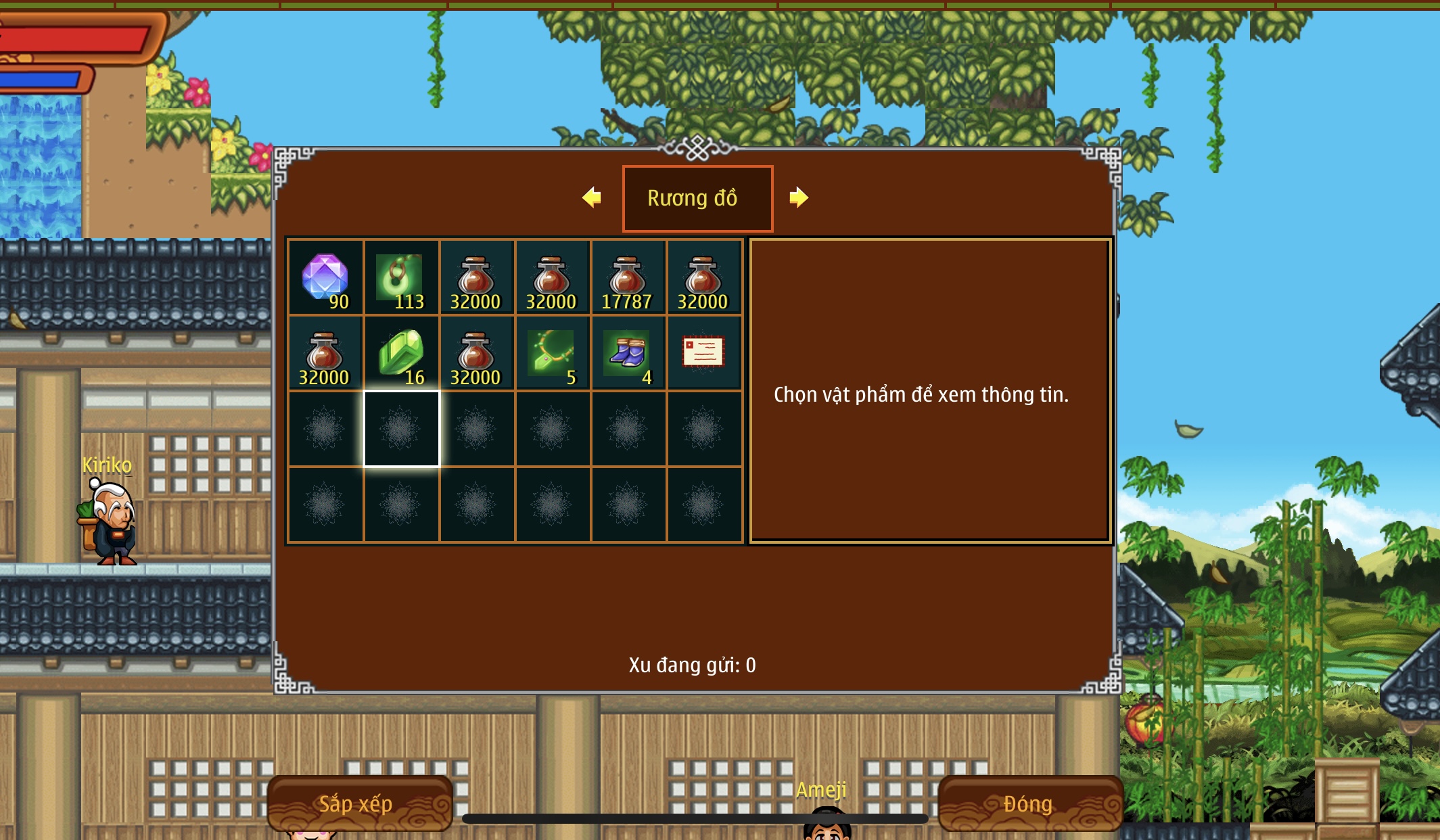Go to the previous tab with left arrow

click(592, 197)
